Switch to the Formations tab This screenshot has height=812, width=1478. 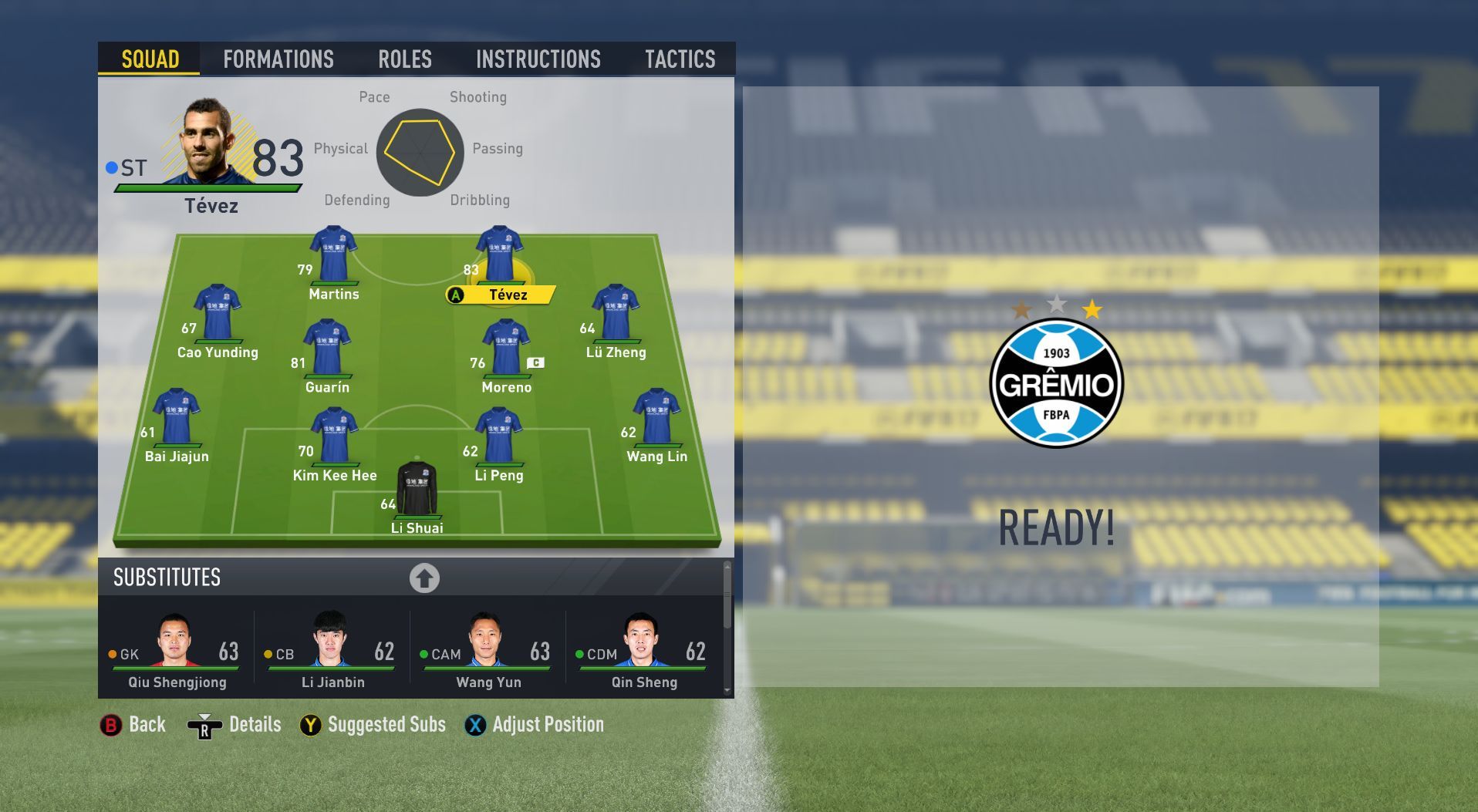tap(278, 59)
